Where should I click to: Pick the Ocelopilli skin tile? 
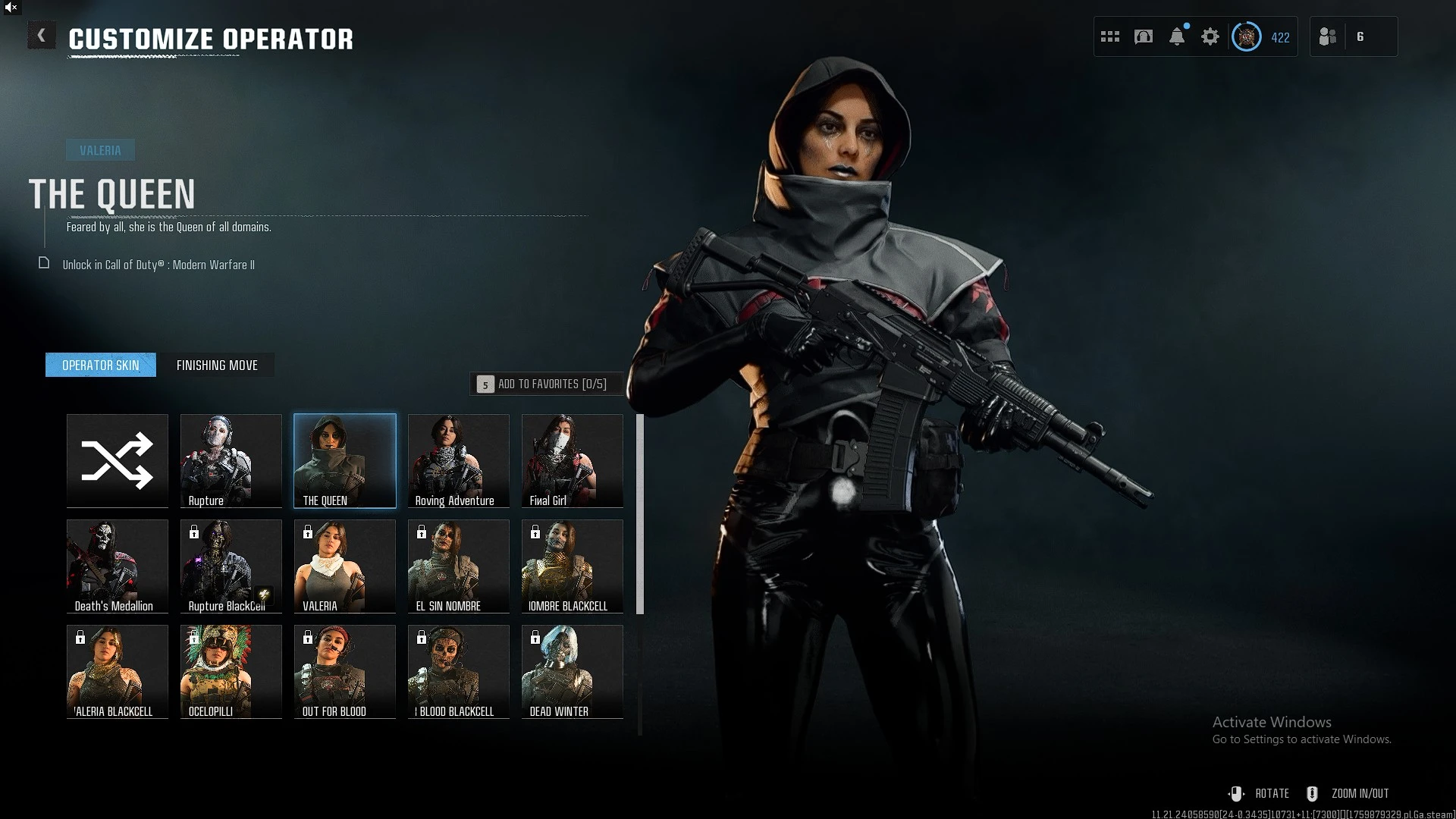click(231, 671)
